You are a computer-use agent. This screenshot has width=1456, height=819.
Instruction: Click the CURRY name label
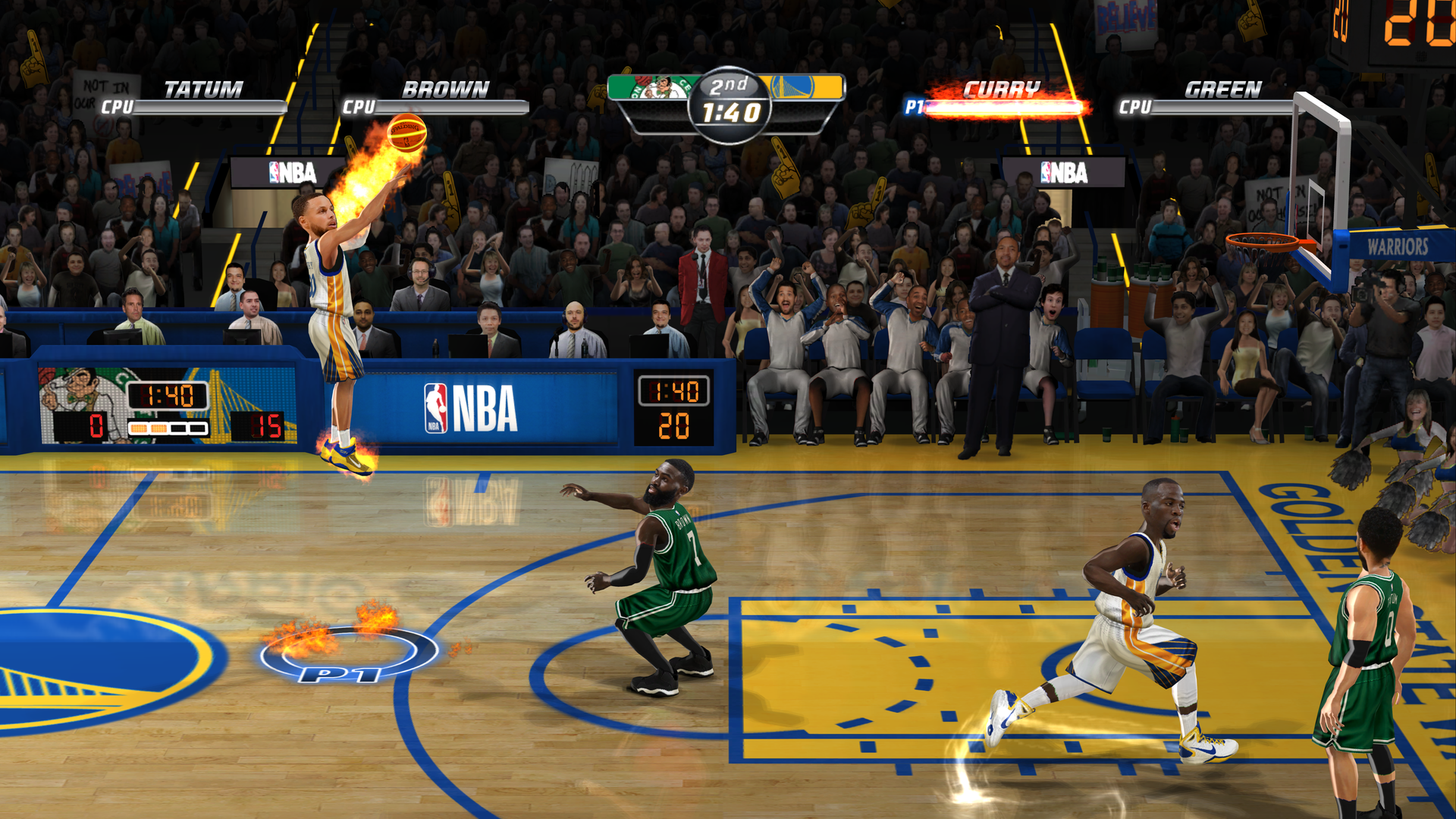[x=999, y=88]
